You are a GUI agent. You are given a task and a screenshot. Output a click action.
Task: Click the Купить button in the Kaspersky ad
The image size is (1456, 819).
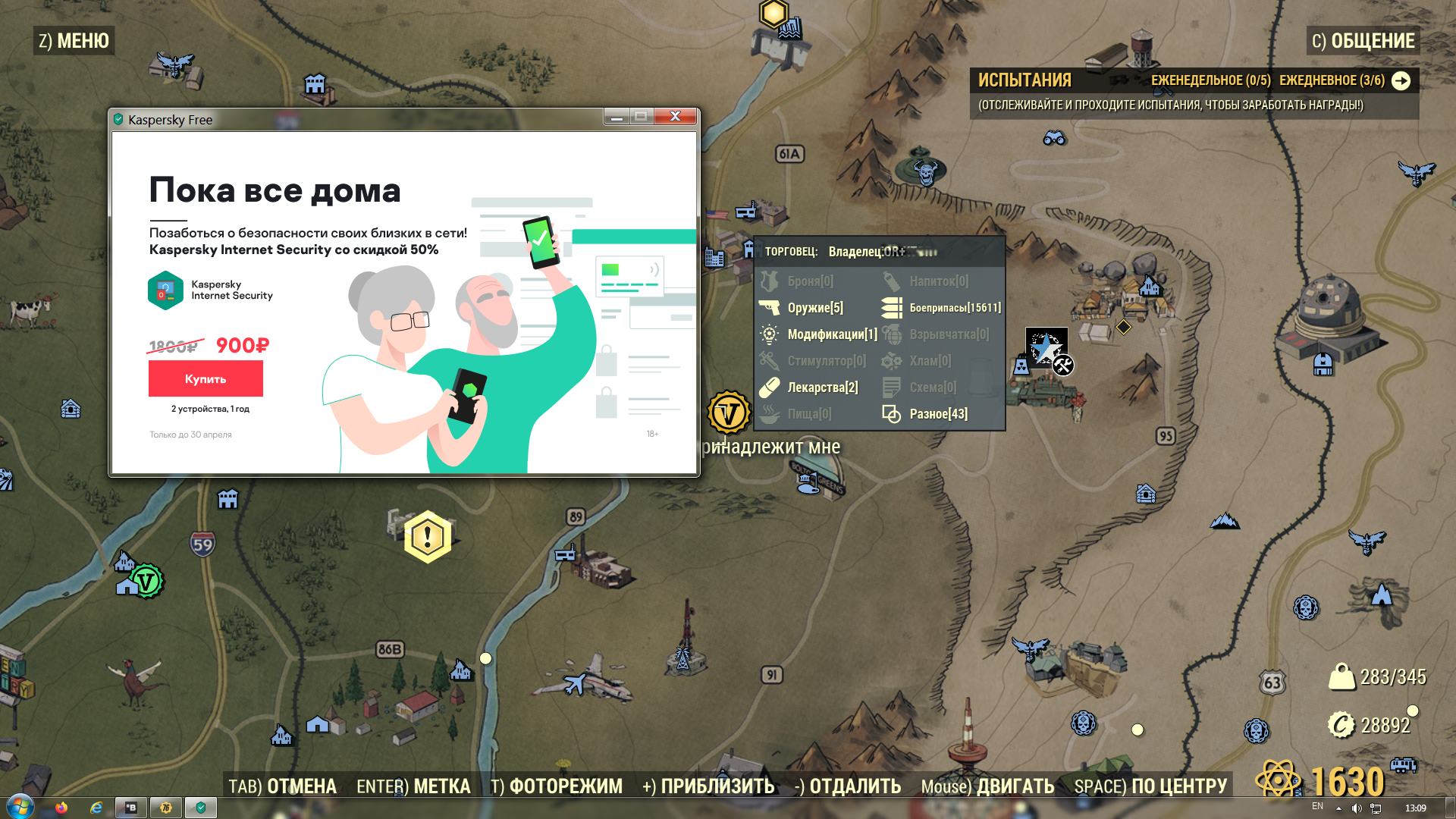click(206, 378)
